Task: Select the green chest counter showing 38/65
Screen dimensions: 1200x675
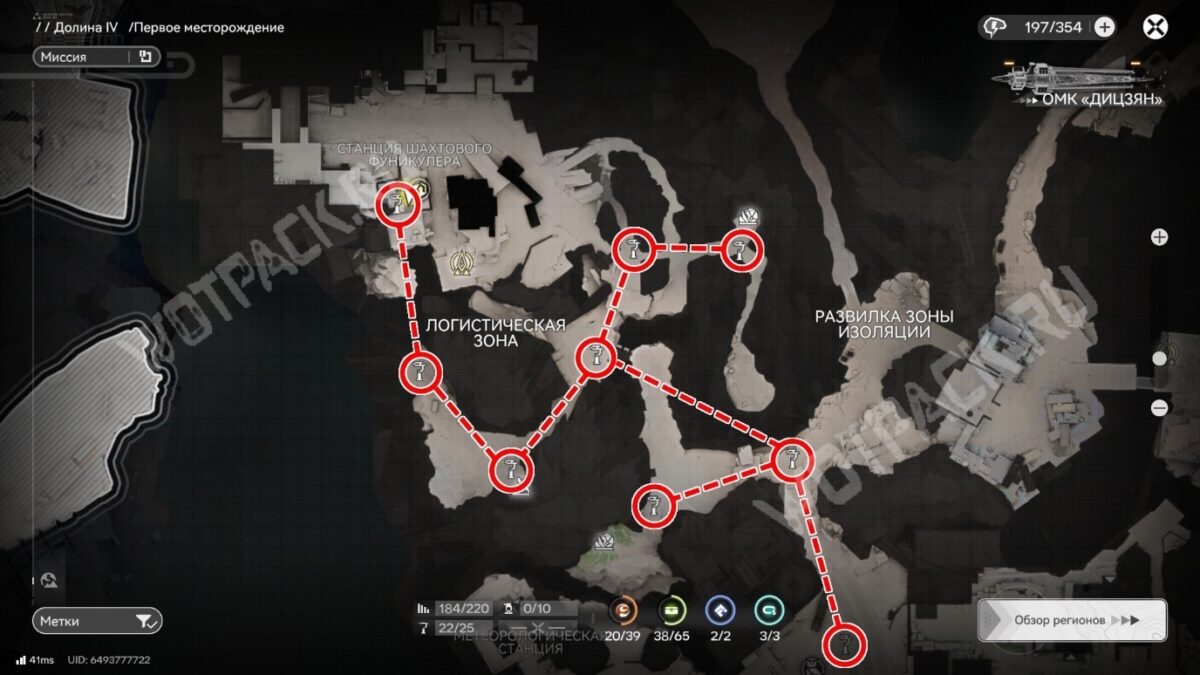Action: click(x=673, y=610)
